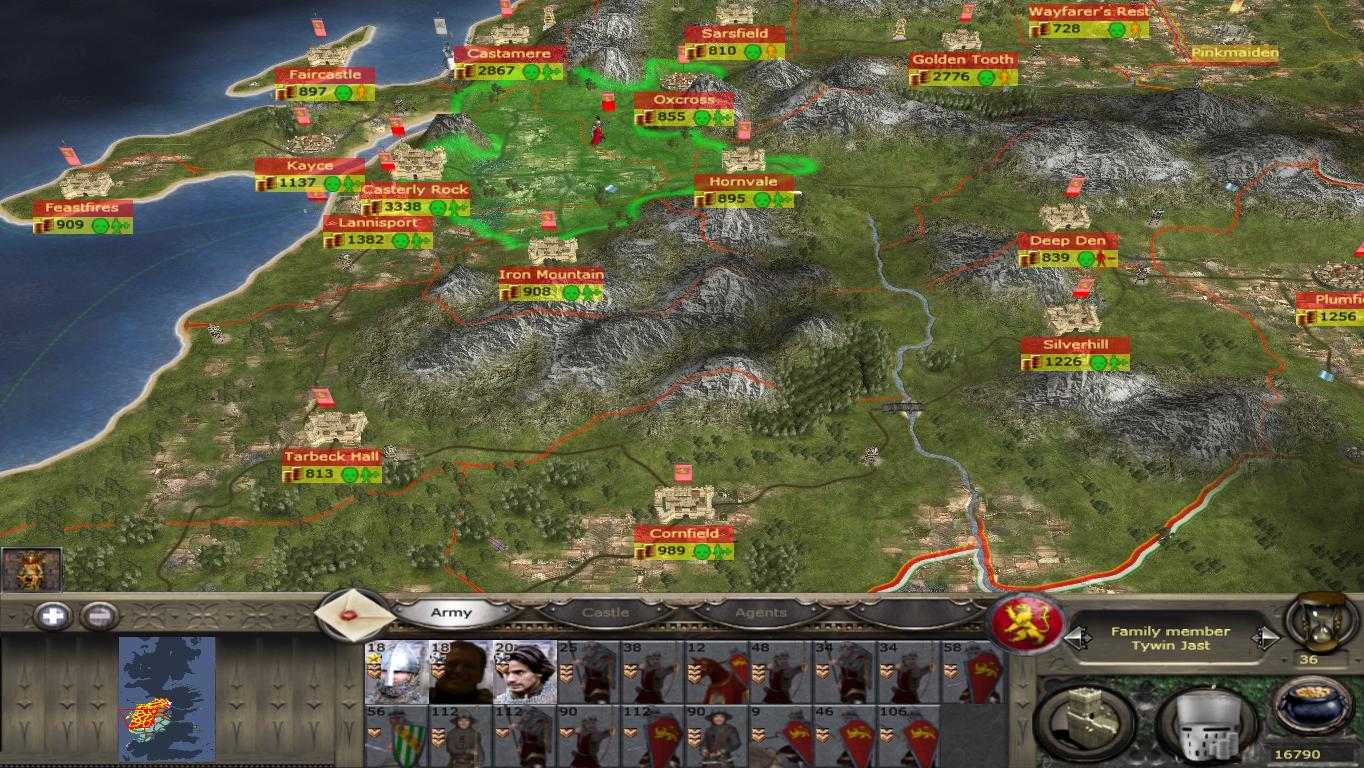This screenshot has height=768, width=1364.
Task: Open the faction leader portrait thumbnail
Action: (32, 569)
